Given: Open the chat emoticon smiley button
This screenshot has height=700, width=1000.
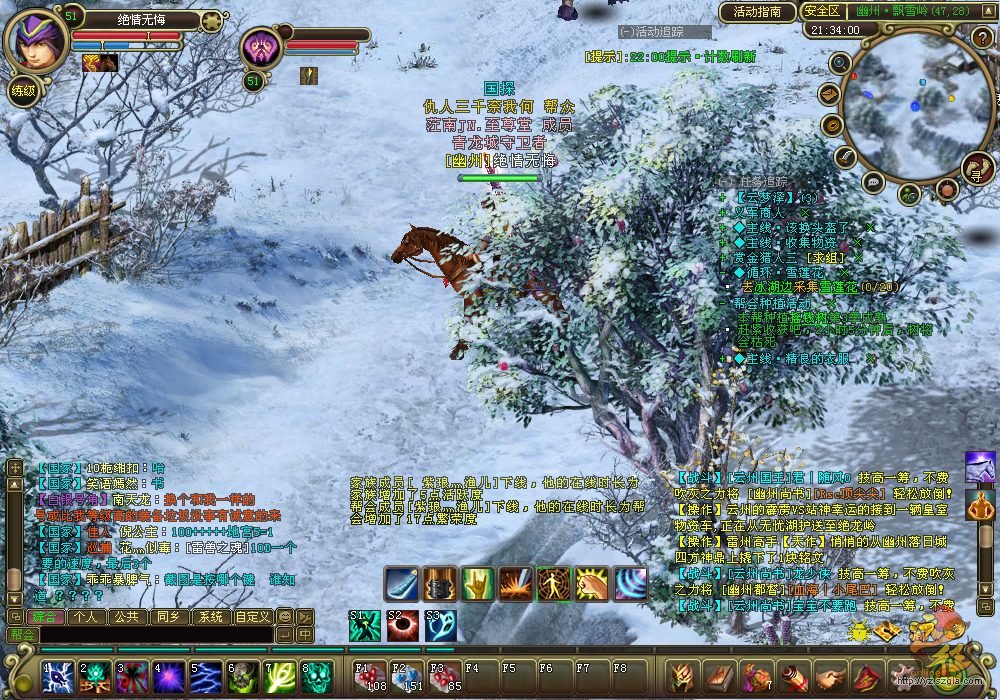Looking at the screenshot, I should (284, 616).
